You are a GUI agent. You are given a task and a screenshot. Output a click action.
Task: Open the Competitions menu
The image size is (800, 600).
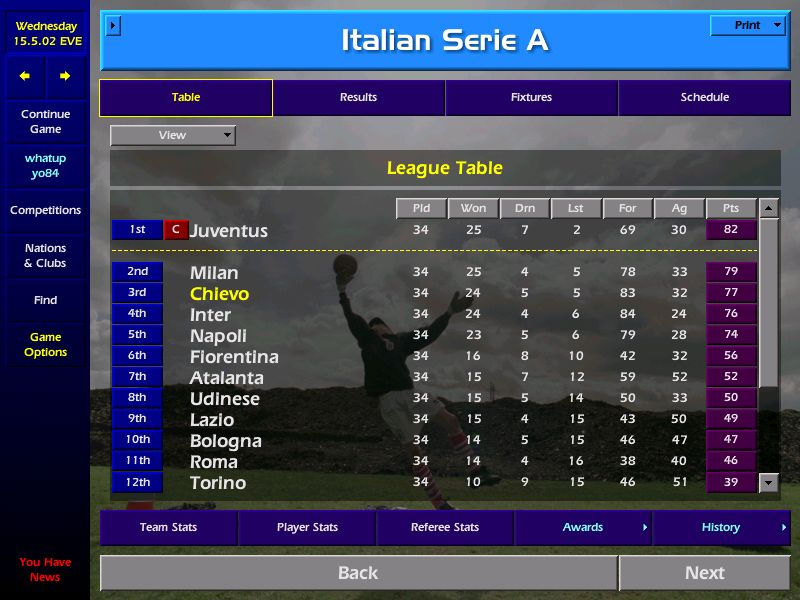point(45,211)
